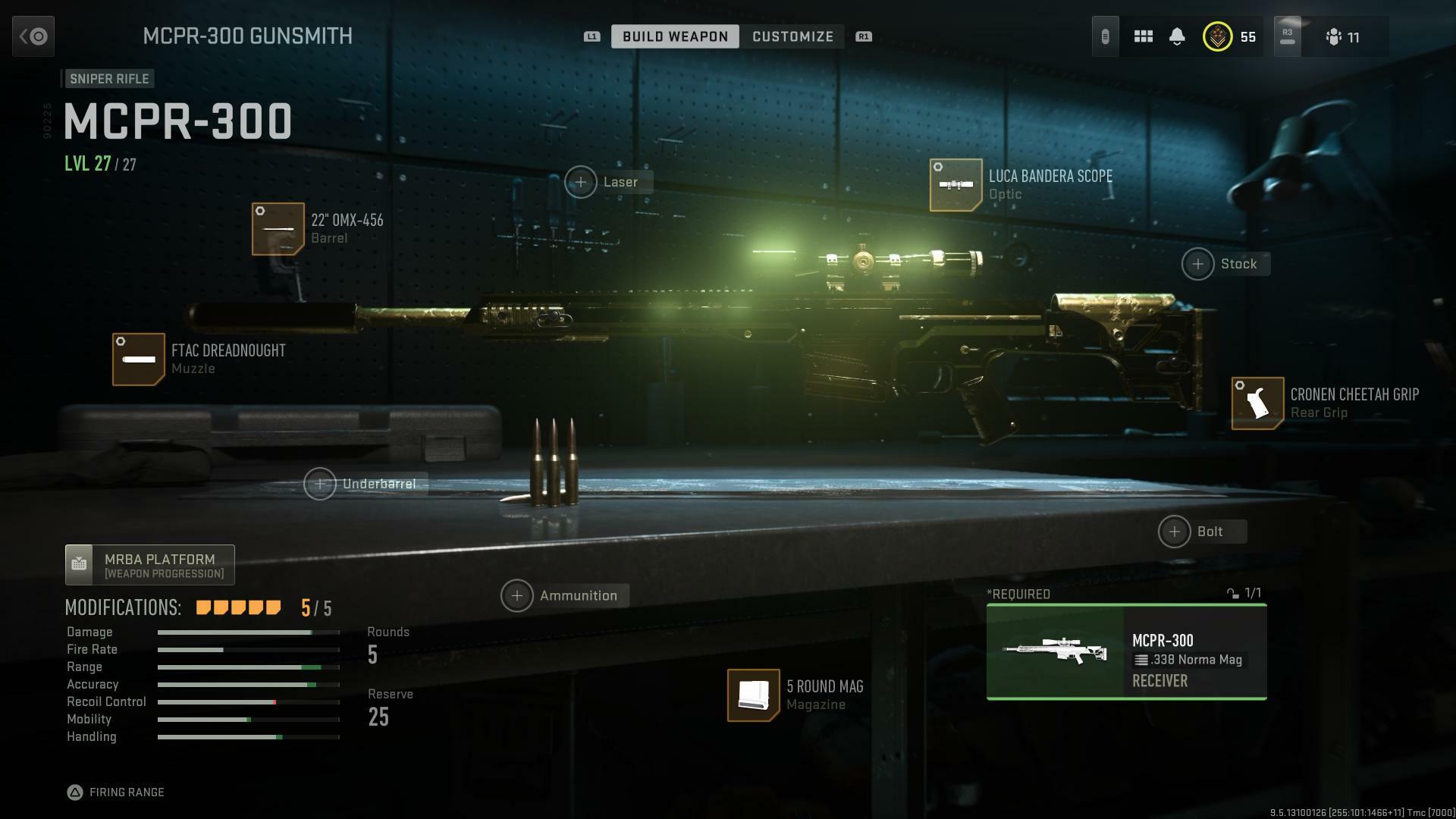This screenshot has width=1456, height=819.
Task: Select the 5 Round Mag magazine slot
Action: pos(753,695)
